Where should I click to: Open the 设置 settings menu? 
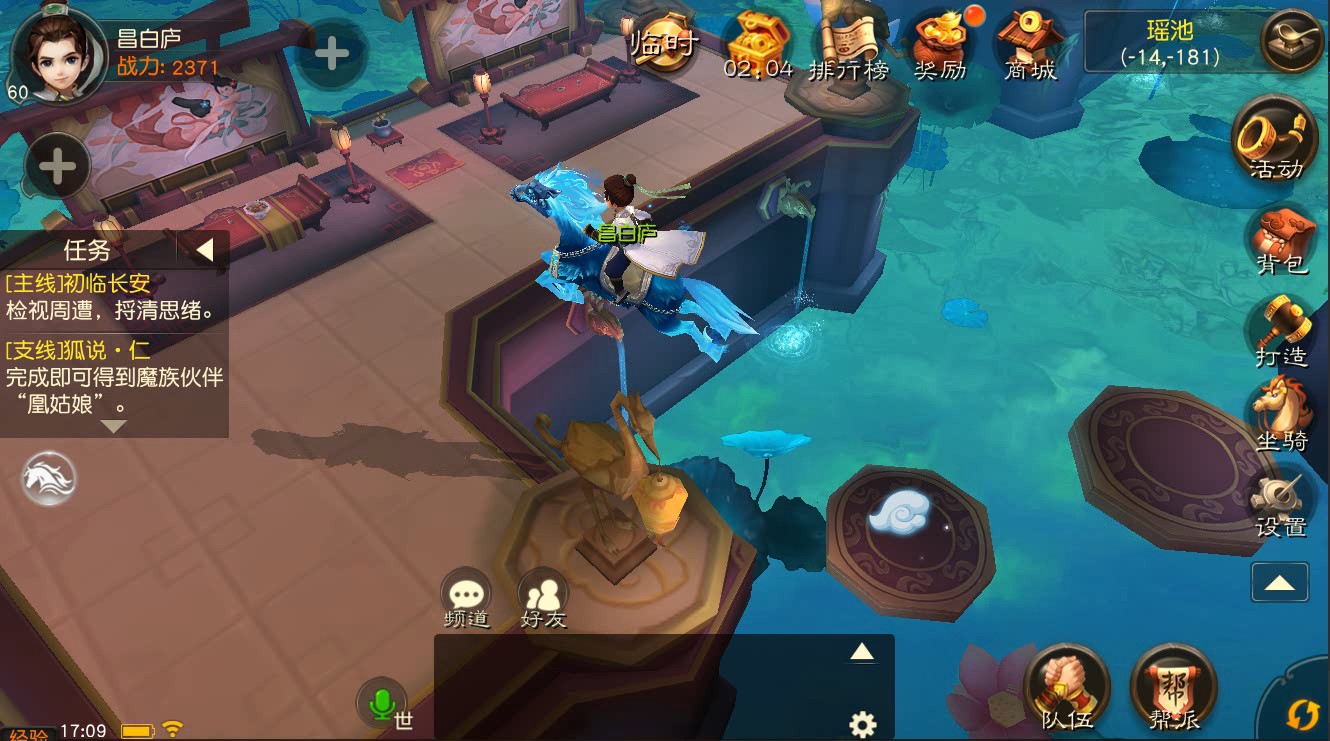coord(1281,503)
